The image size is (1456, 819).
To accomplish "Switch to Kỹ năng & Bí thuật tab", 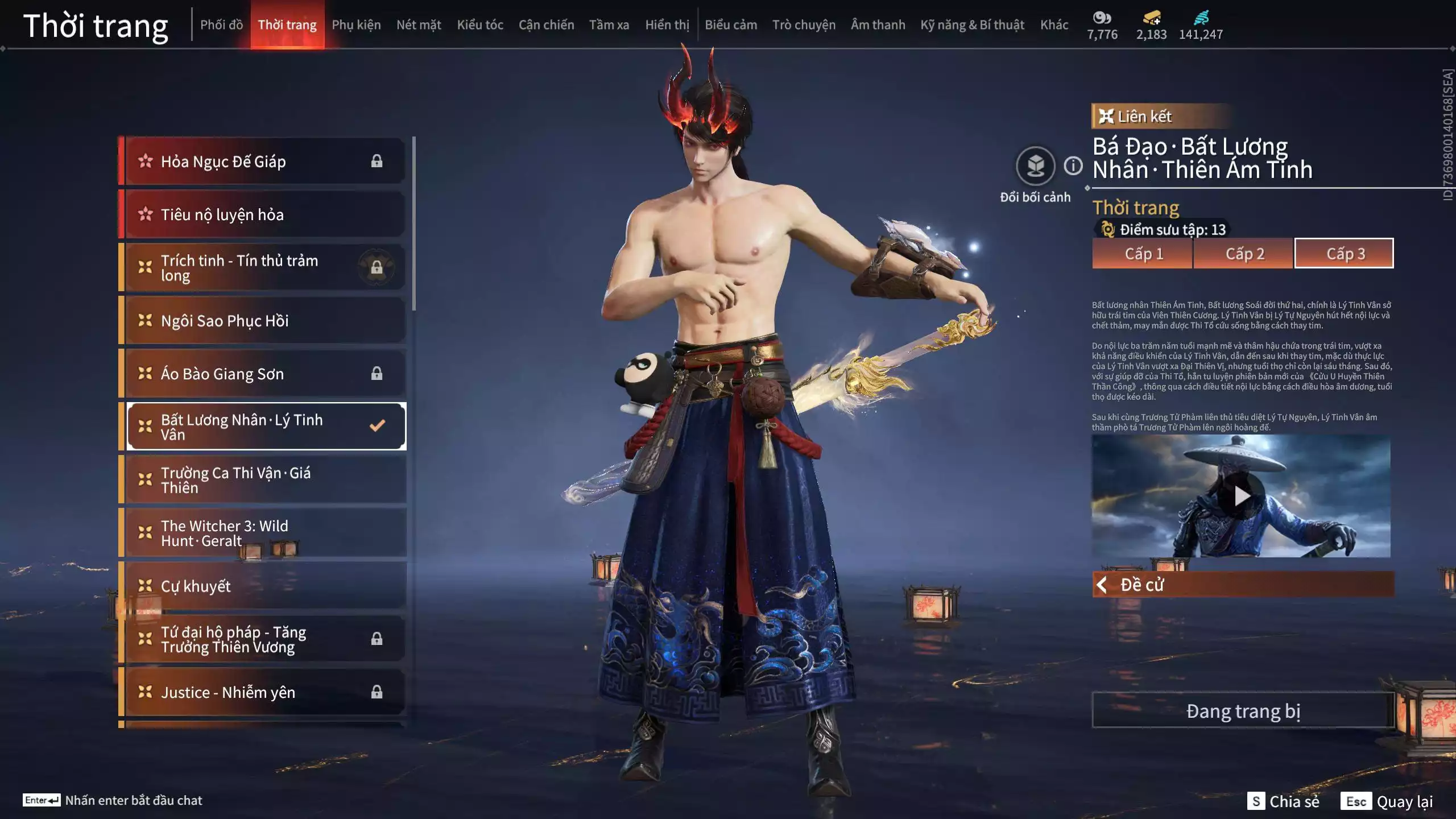I will (972, 25).
